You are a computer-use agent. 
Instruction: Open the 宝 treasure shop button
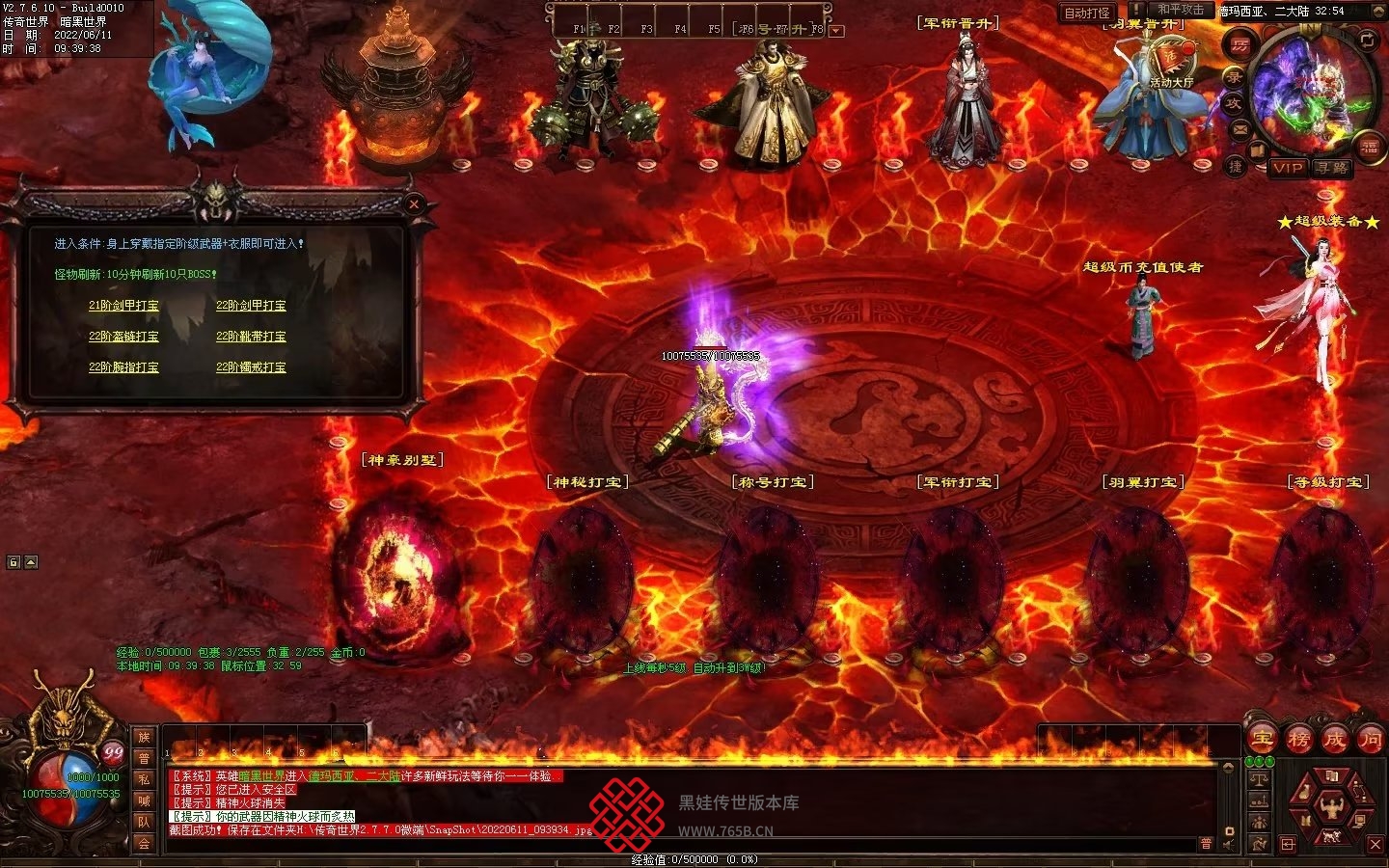point(1263,740)
